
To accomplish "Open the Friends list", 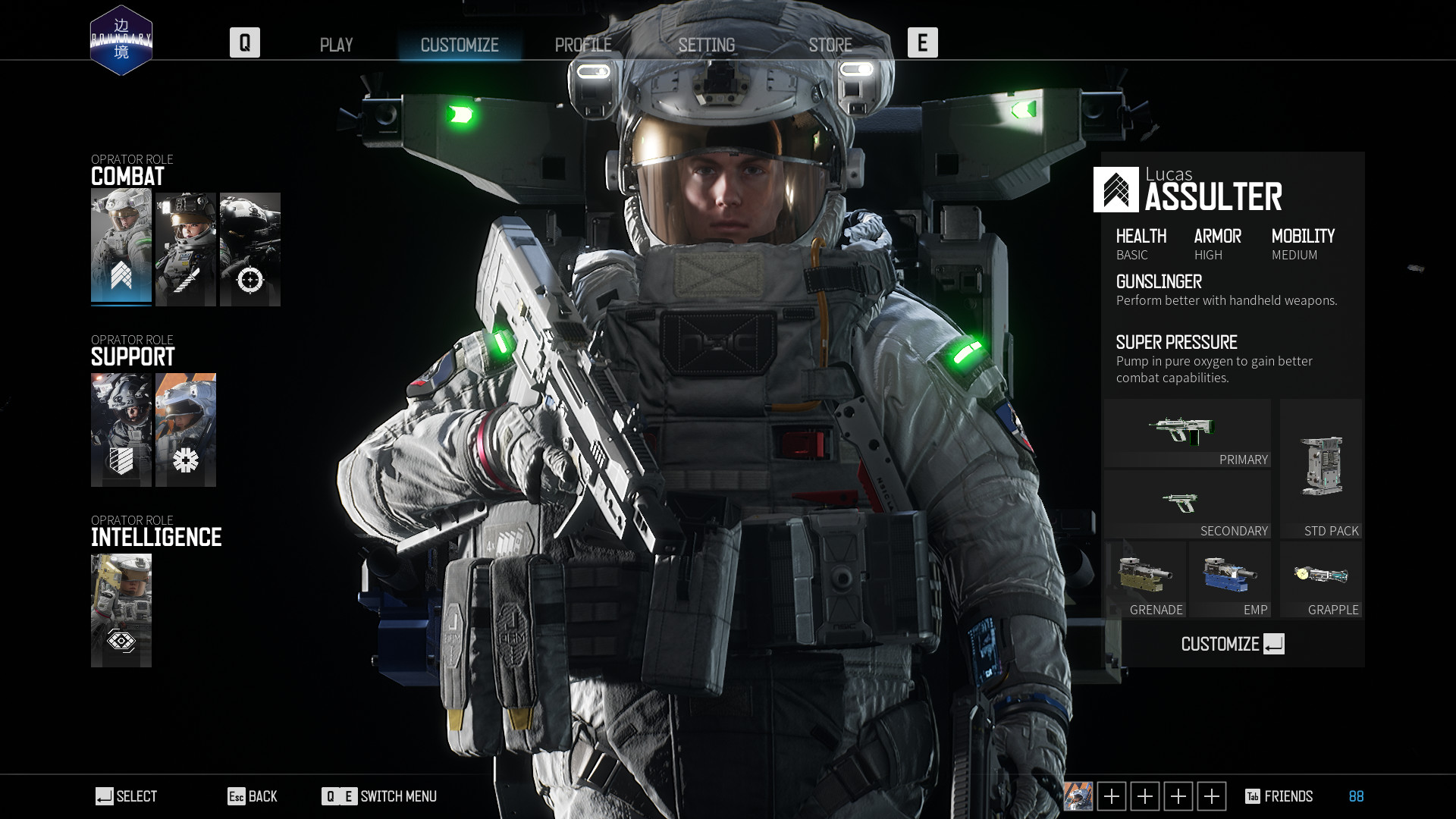I will 1279,796.
